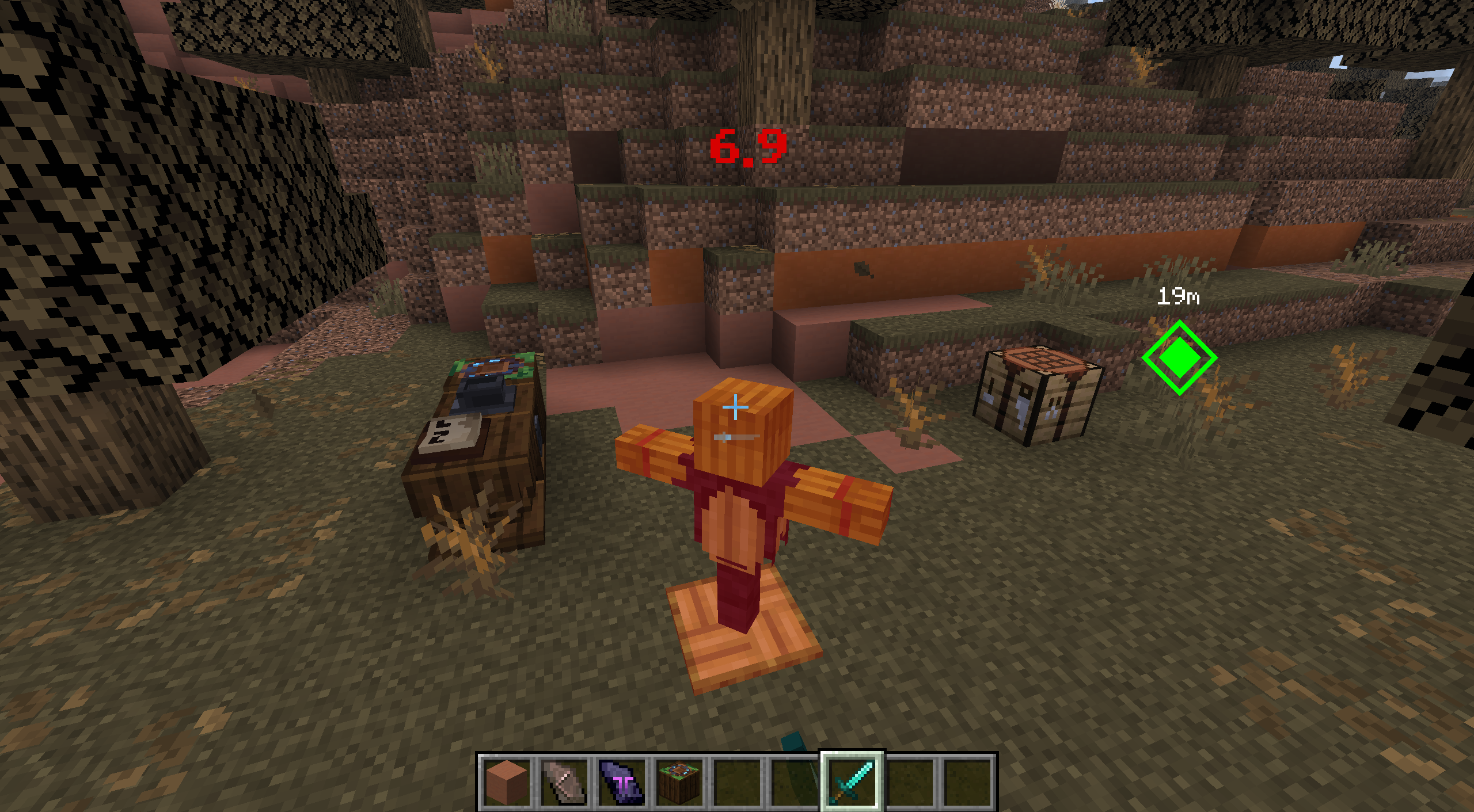The height and width of the screenshot is (812, 1474).
Task: Pick the dark wood workbench block slot
Action: pos(679,782)
